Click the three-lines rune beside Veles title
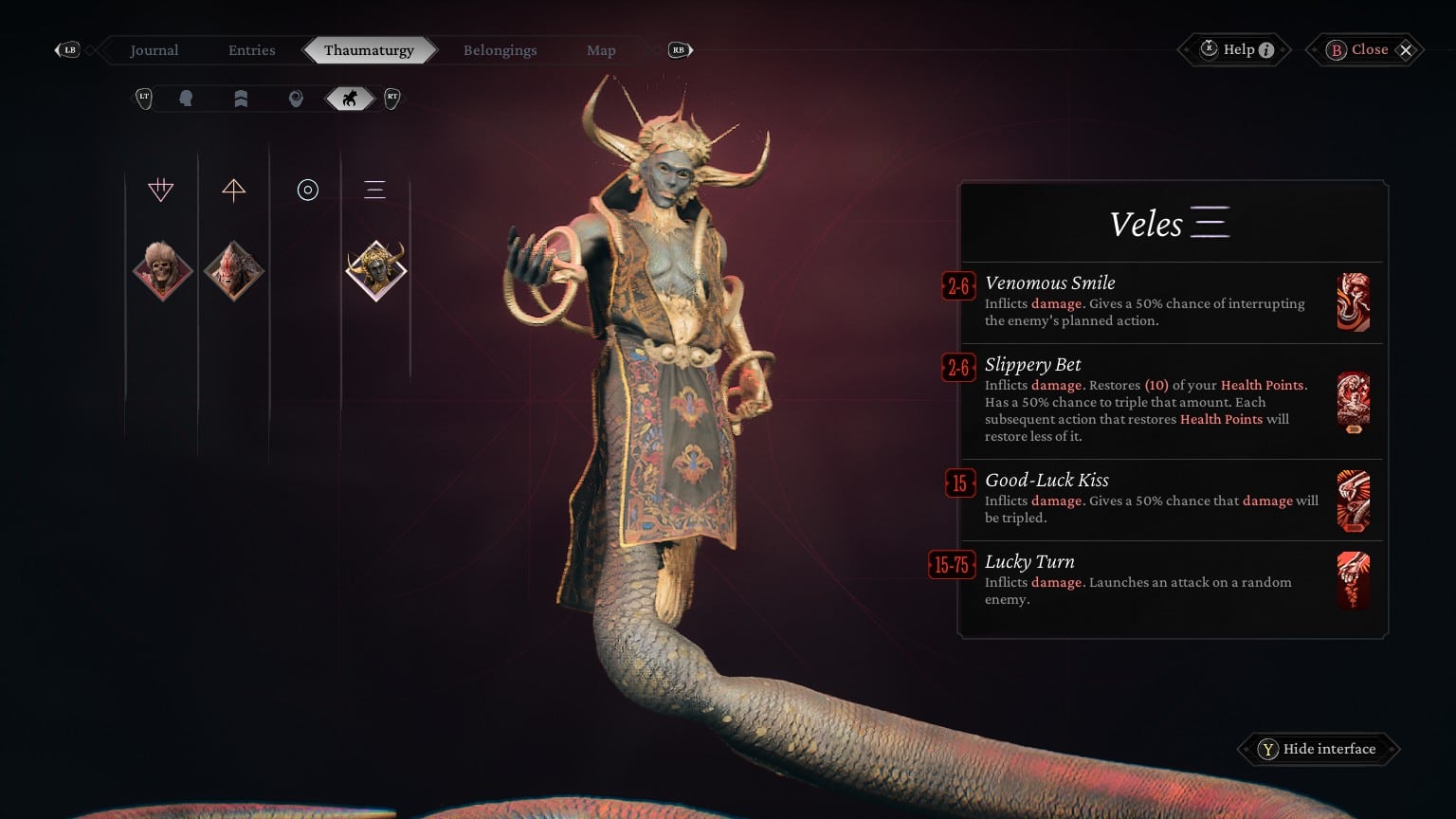 click(1211, 221)
